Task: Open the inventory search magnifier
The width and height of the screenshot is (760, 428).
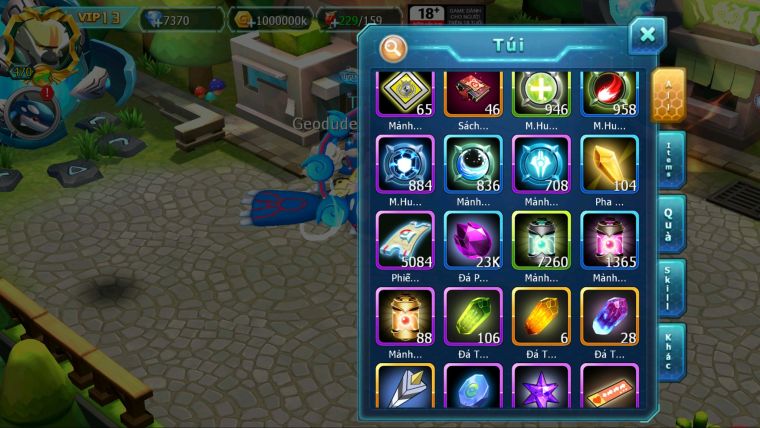Action: (393, 47)
